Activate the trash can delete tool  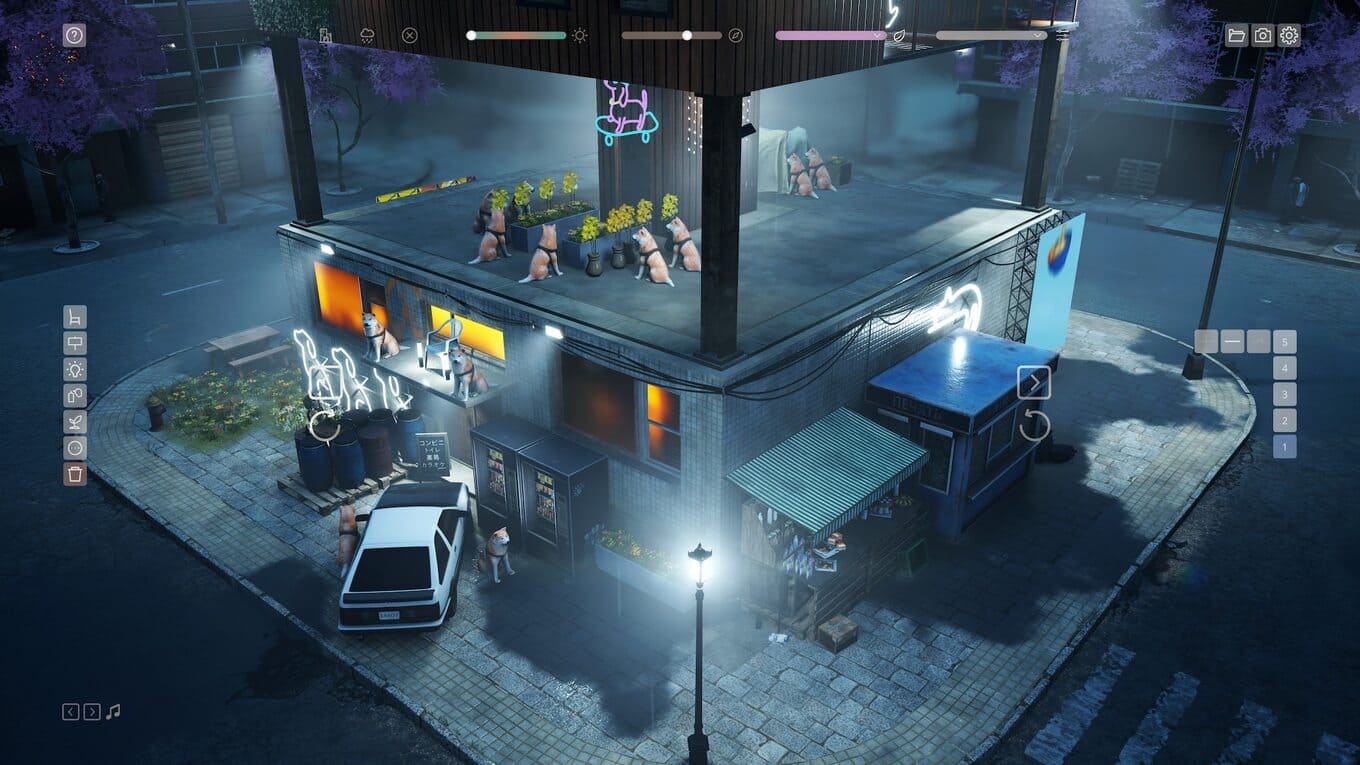75,473
